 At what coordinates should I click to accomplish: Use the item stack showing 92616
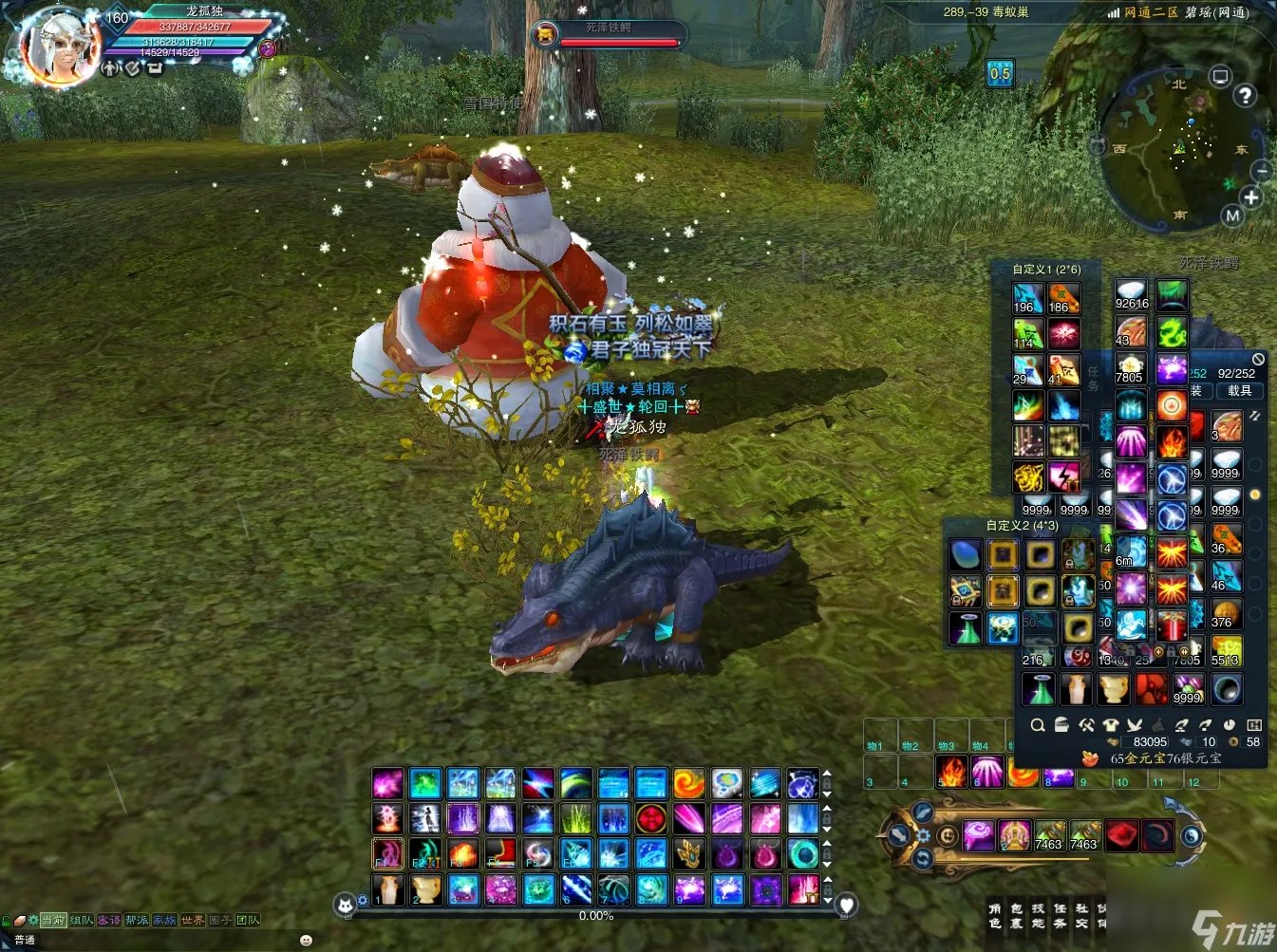point(1132,294)
